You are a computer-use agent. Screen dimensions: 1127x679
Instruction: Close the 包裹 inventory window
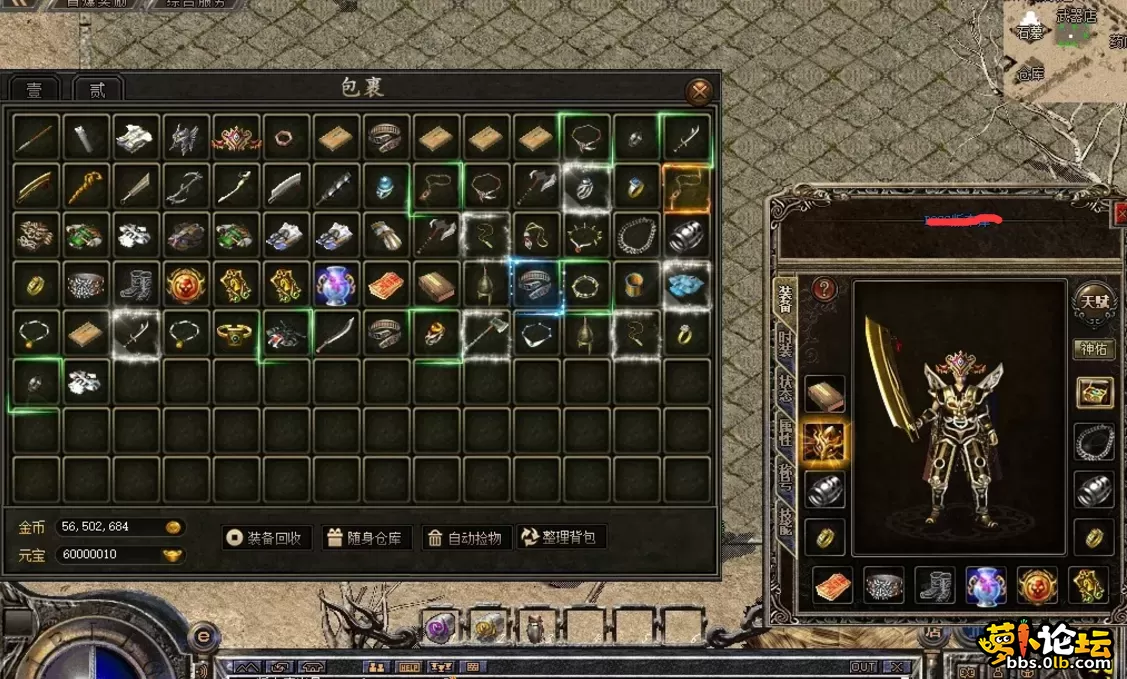pyautogui.click(x=700, y=92)
